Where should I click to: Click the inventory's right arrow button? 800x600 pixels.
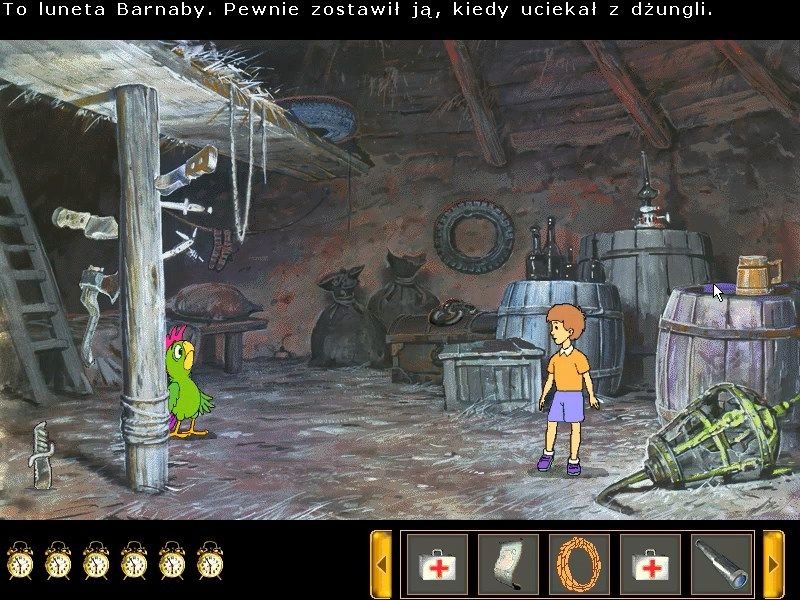pyautogui.click(x=773, y=564)
